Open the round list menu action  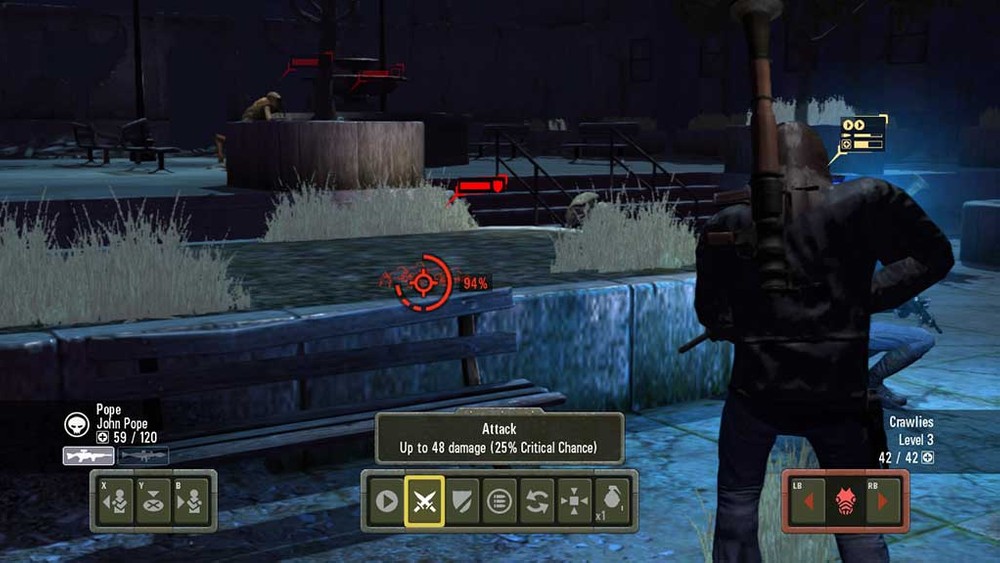(498, 501)
